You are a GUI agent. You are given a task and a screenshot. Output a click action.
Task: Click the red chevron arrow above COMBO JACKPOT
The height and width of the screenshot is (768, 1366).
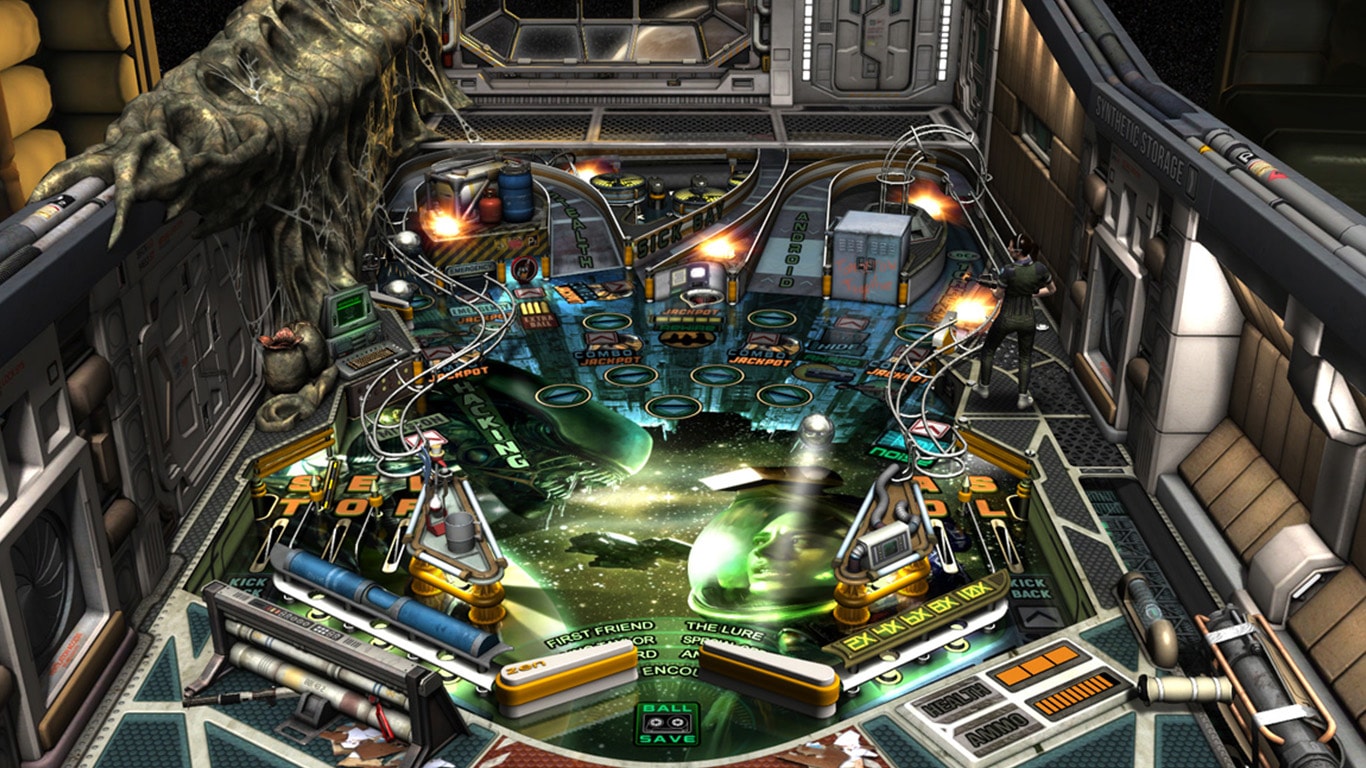tap(602, 338)
